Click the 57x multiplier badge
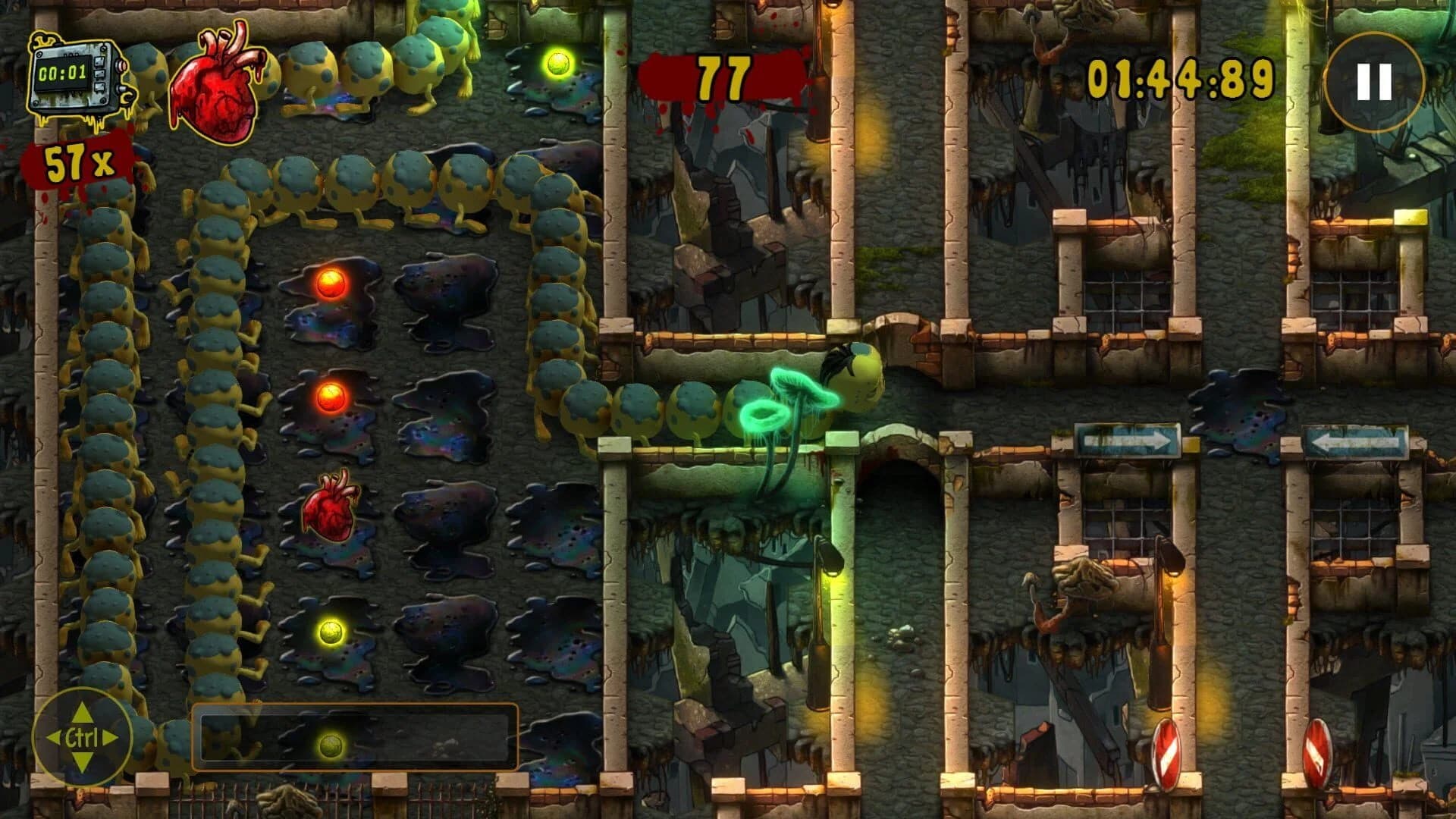Image resolution: width=1456 pixels, height=819 pixels. tap(76, 162)
